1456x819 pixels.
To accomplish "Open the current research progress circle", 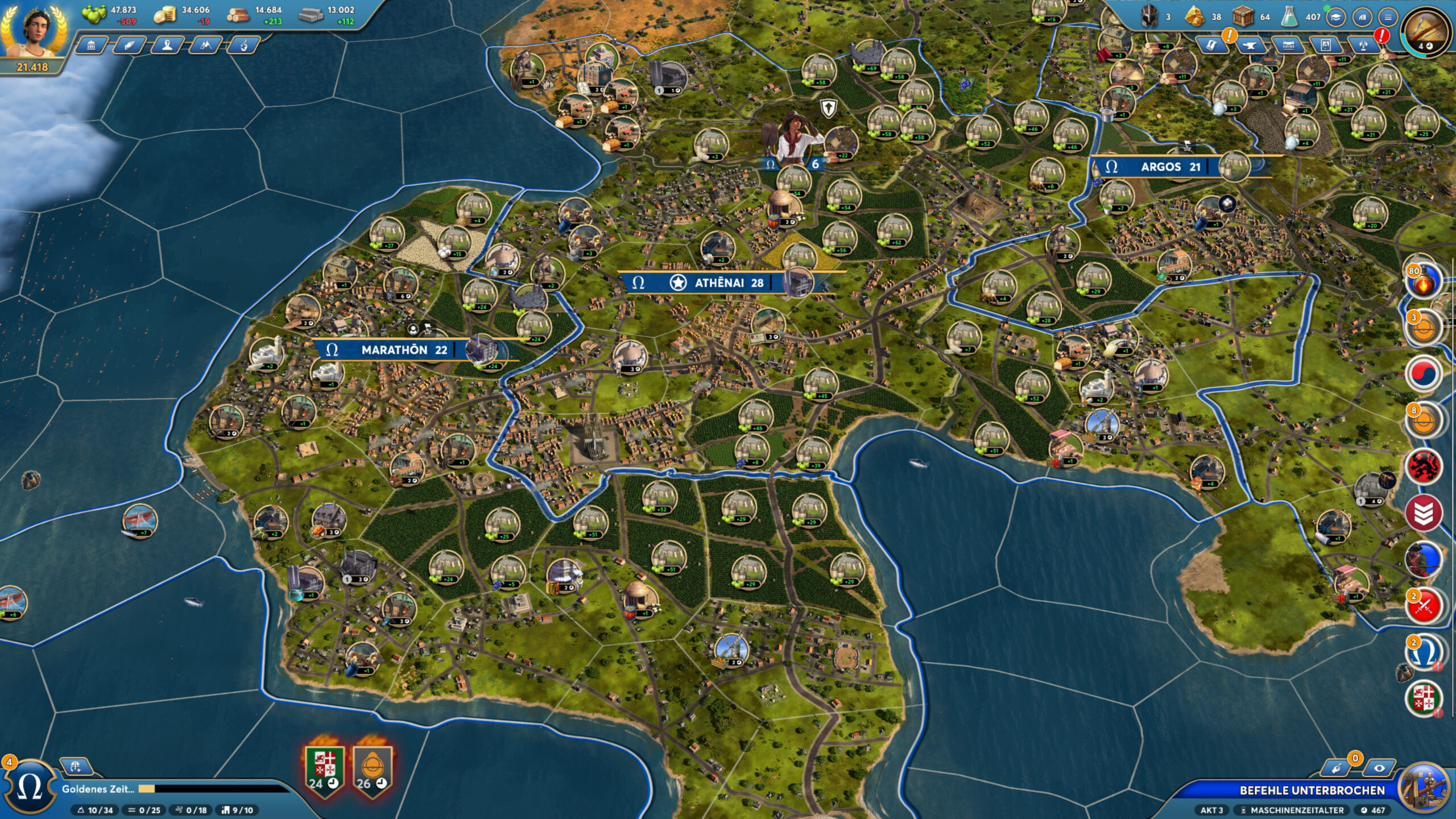I will coord(1425,31).
